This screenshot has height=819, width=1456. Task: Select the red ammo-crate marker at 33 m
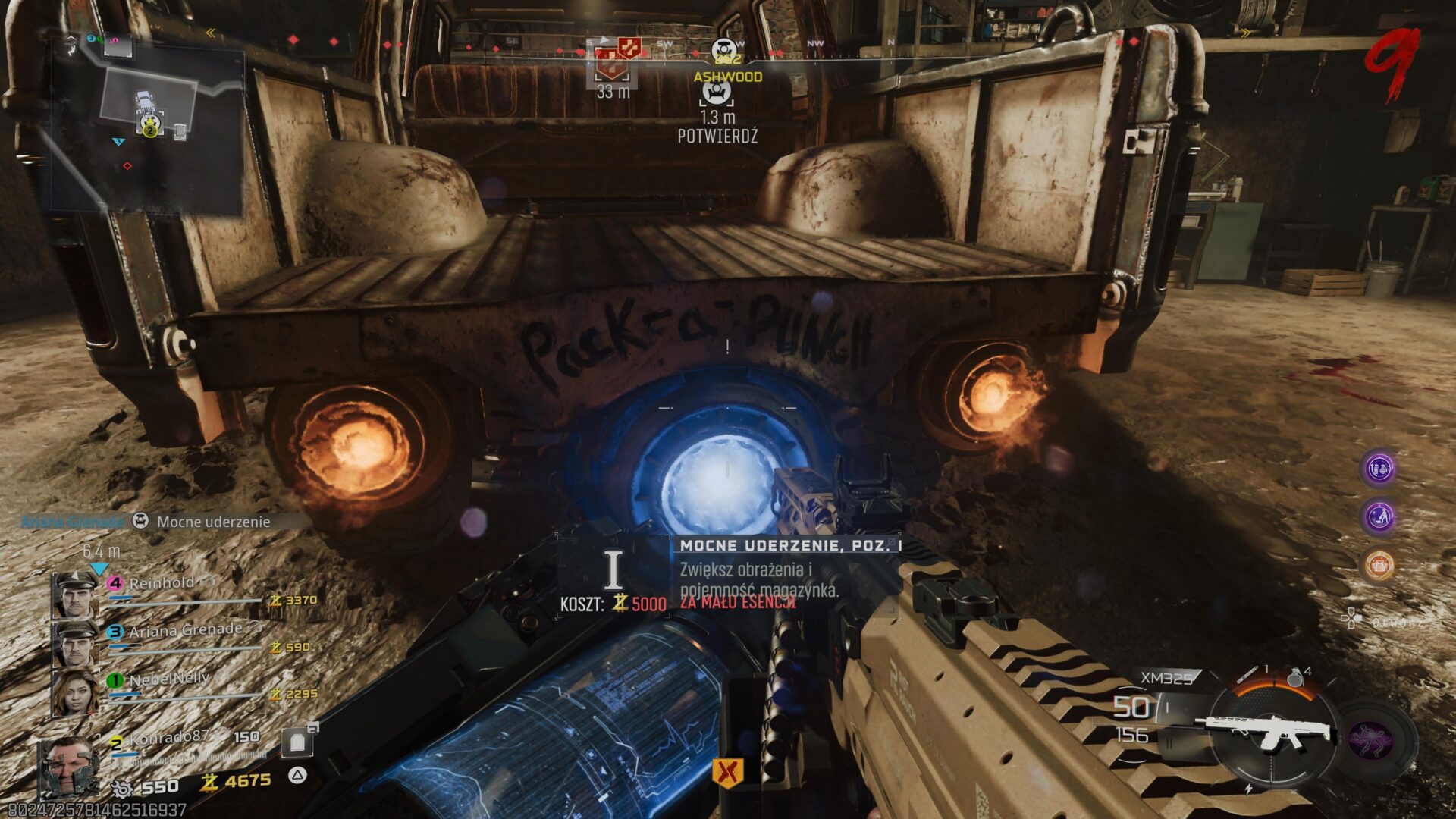[x=612, y=64]
